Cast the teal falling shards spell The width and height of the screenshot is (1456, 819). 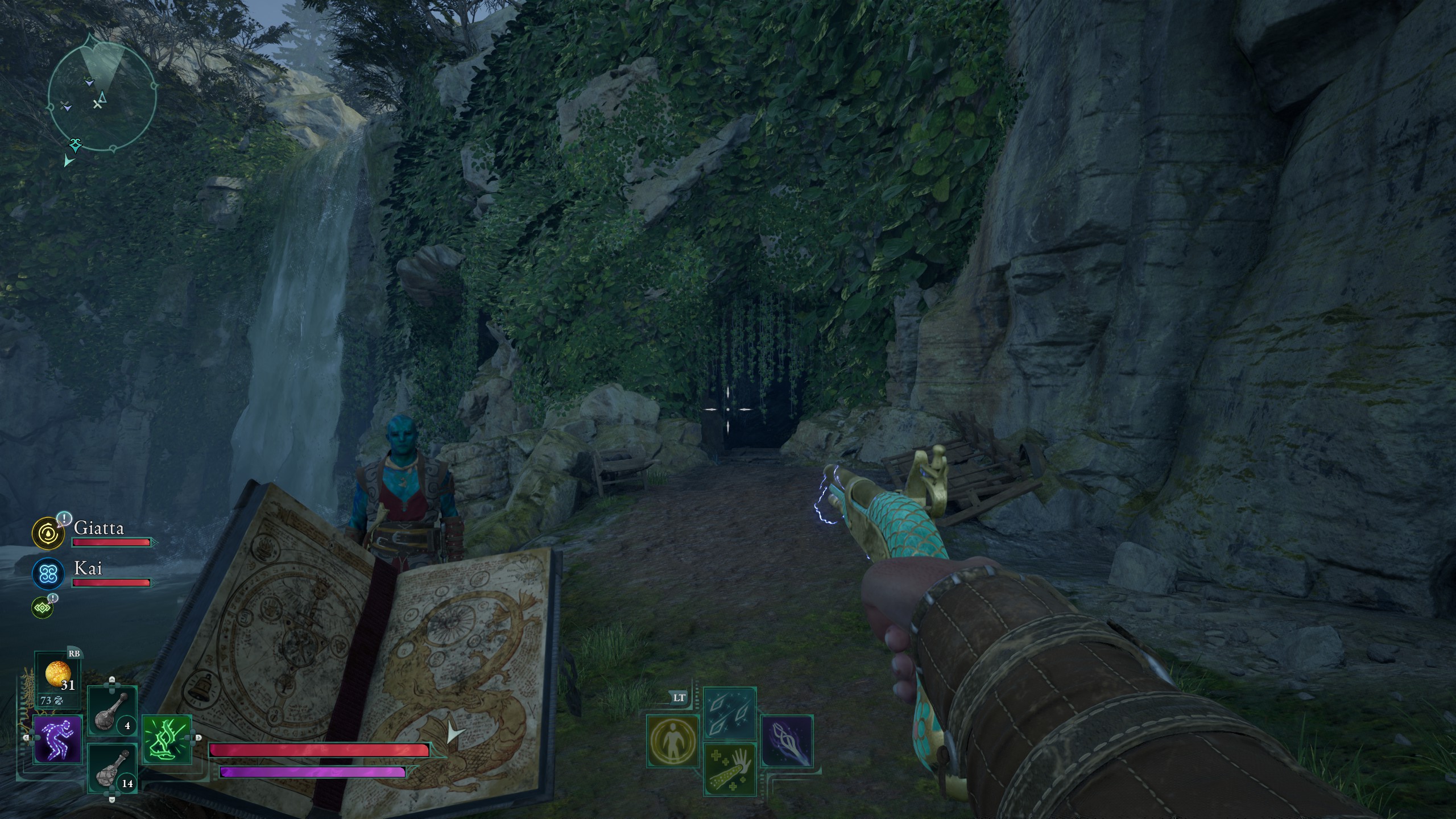coord(730,713)
